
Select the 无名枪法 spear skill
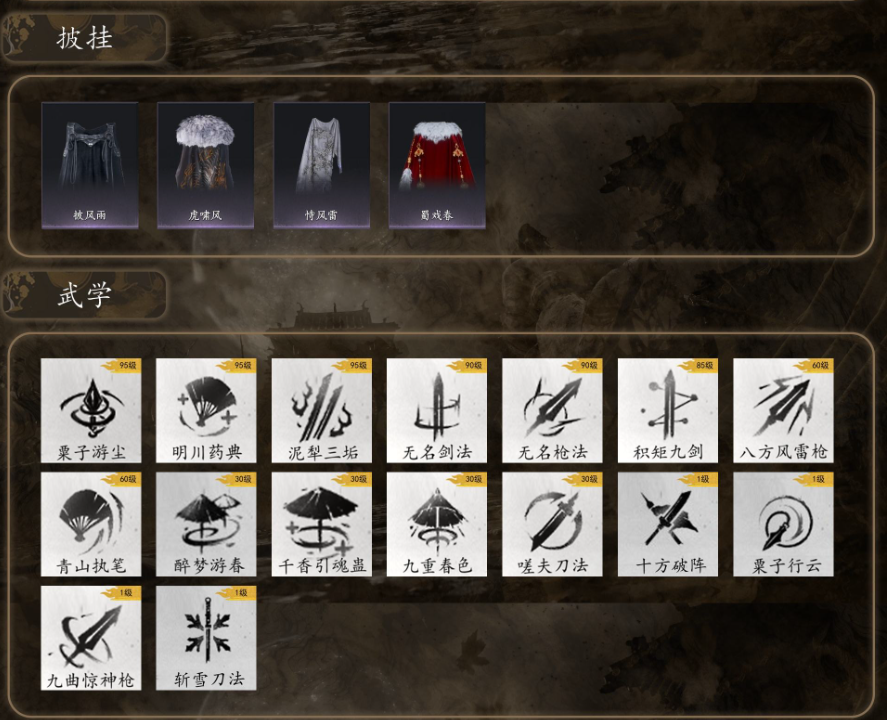click(x=552, y=411)
